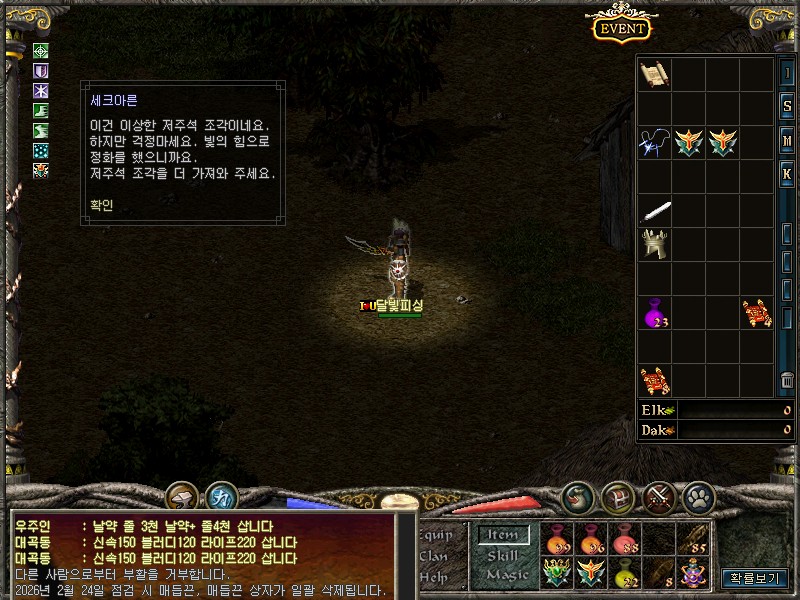Viewport: 800px width, 600px height.
Task: Open the treasure chest round button
Action: (617, 496)
